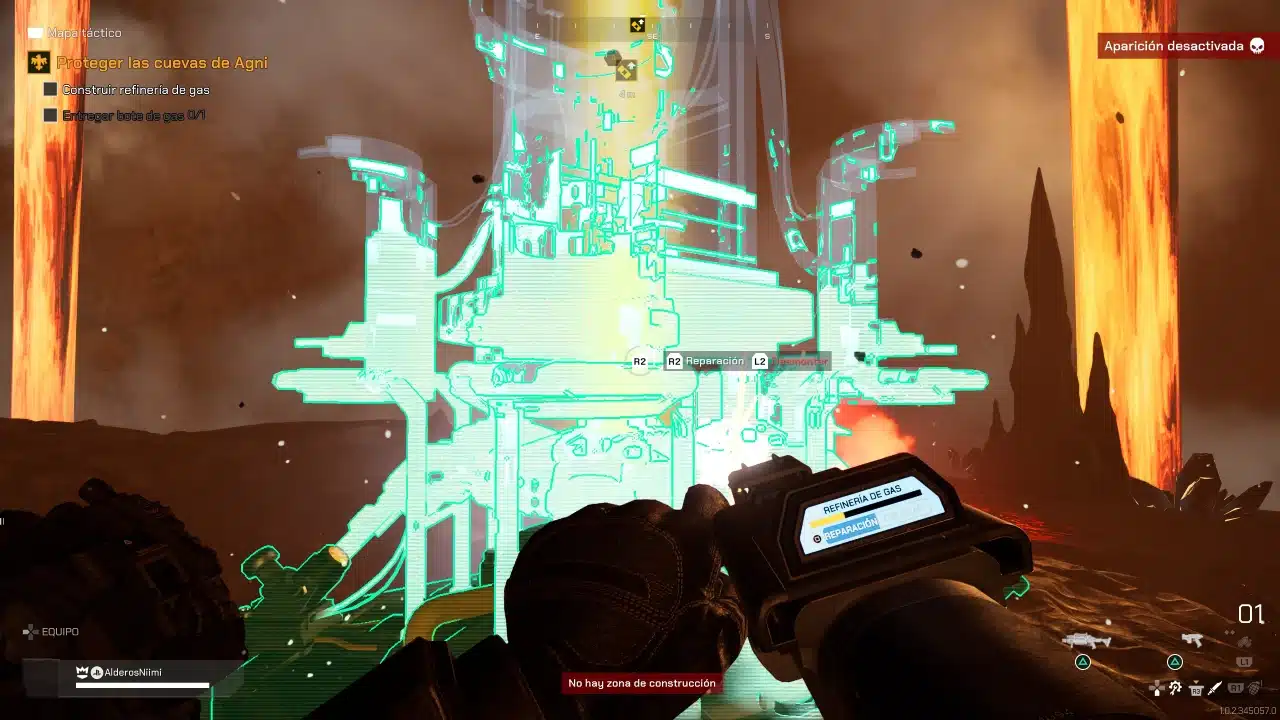Select the gas canister objective waypoint icon
The width and height of the screenshot is (1280, 720).
tap(625, 70)
